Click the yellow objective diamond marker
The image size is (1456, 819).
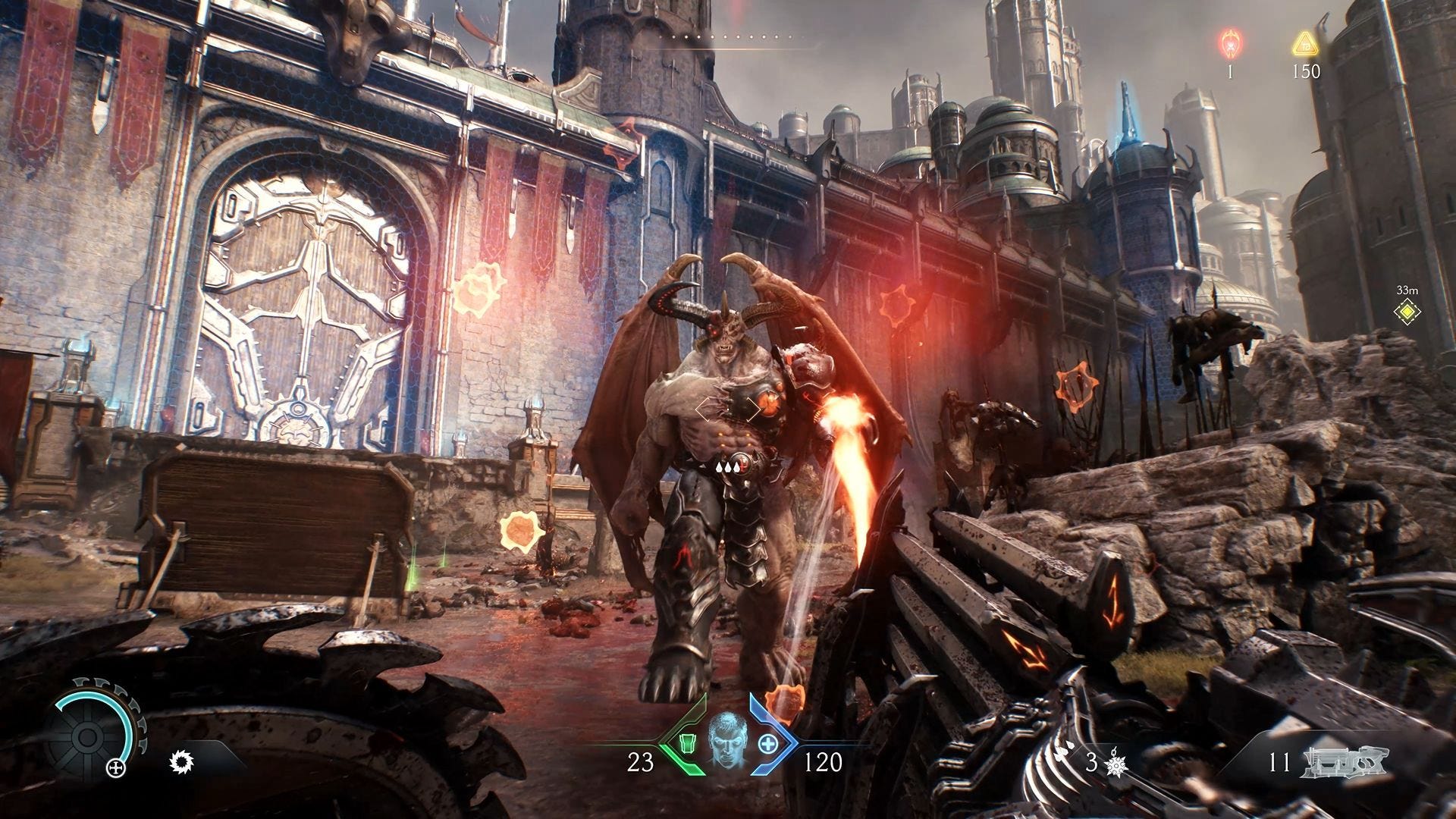pyautogui.click(x=1407, y=311)
